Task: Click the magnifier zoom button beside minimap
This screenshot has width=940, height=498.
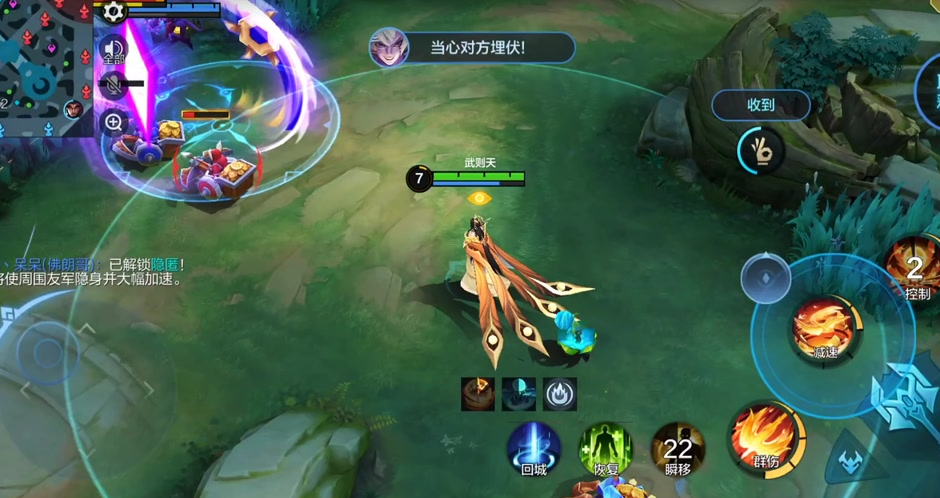Action: click(113, 123)
